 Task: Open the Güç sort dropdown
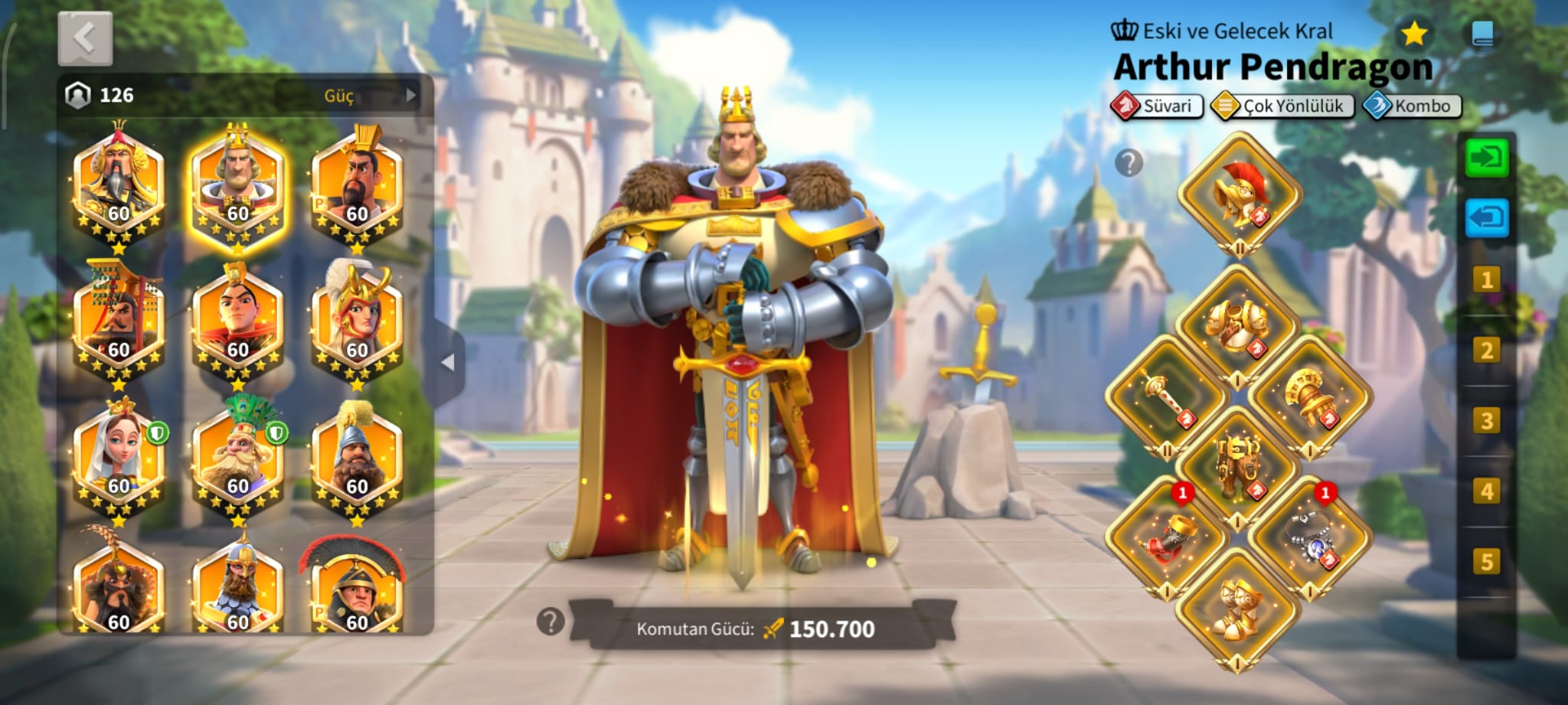pos(348,96)
